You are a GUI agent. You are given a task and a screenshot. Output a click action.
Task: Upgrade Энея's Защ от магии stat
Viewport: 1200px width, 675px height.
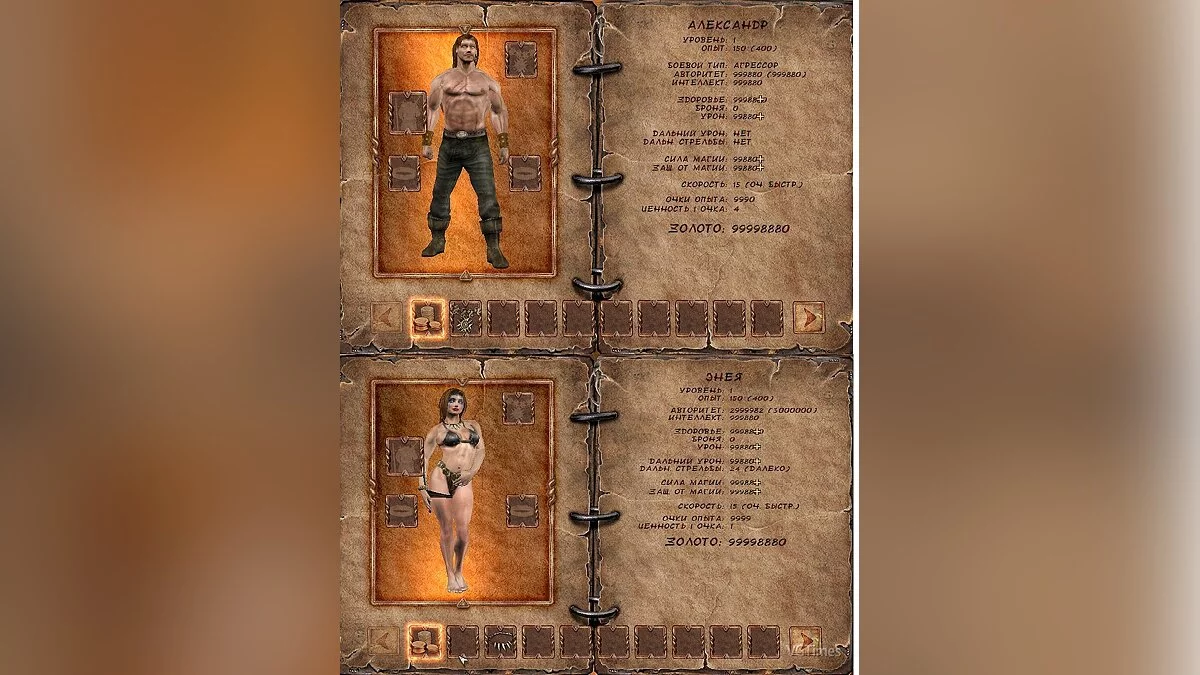[x=756, y=492]
